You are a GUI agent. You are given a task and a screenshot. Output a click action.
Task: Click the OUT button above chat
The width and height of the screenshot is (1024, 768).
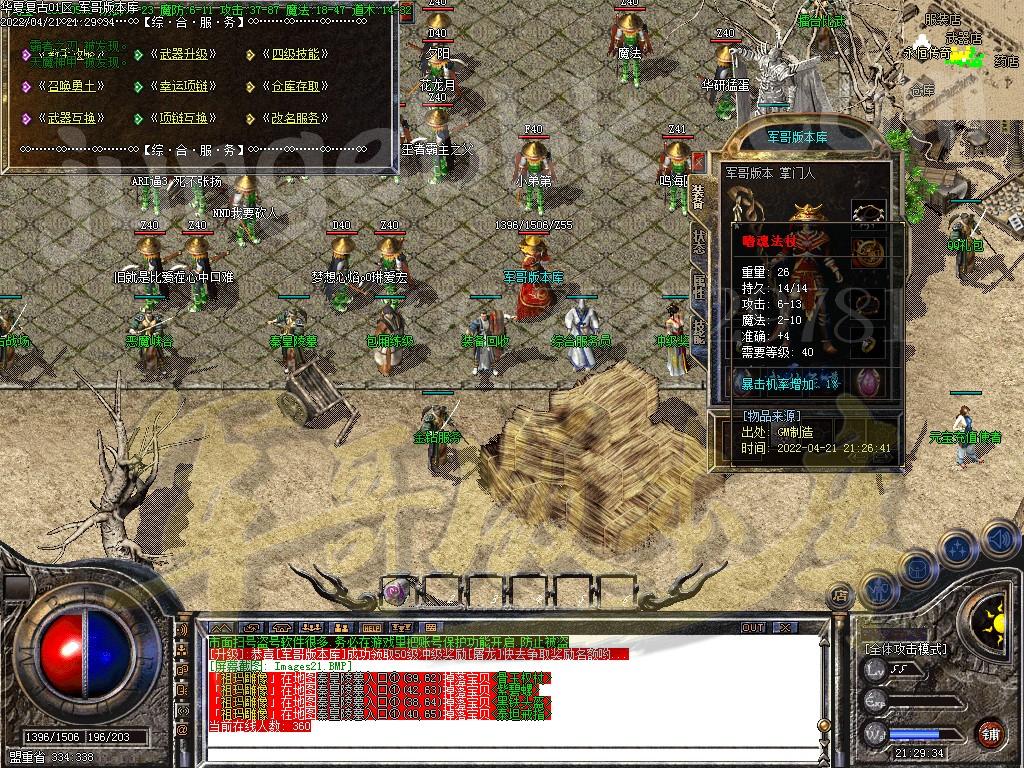(x=752, y=628)
